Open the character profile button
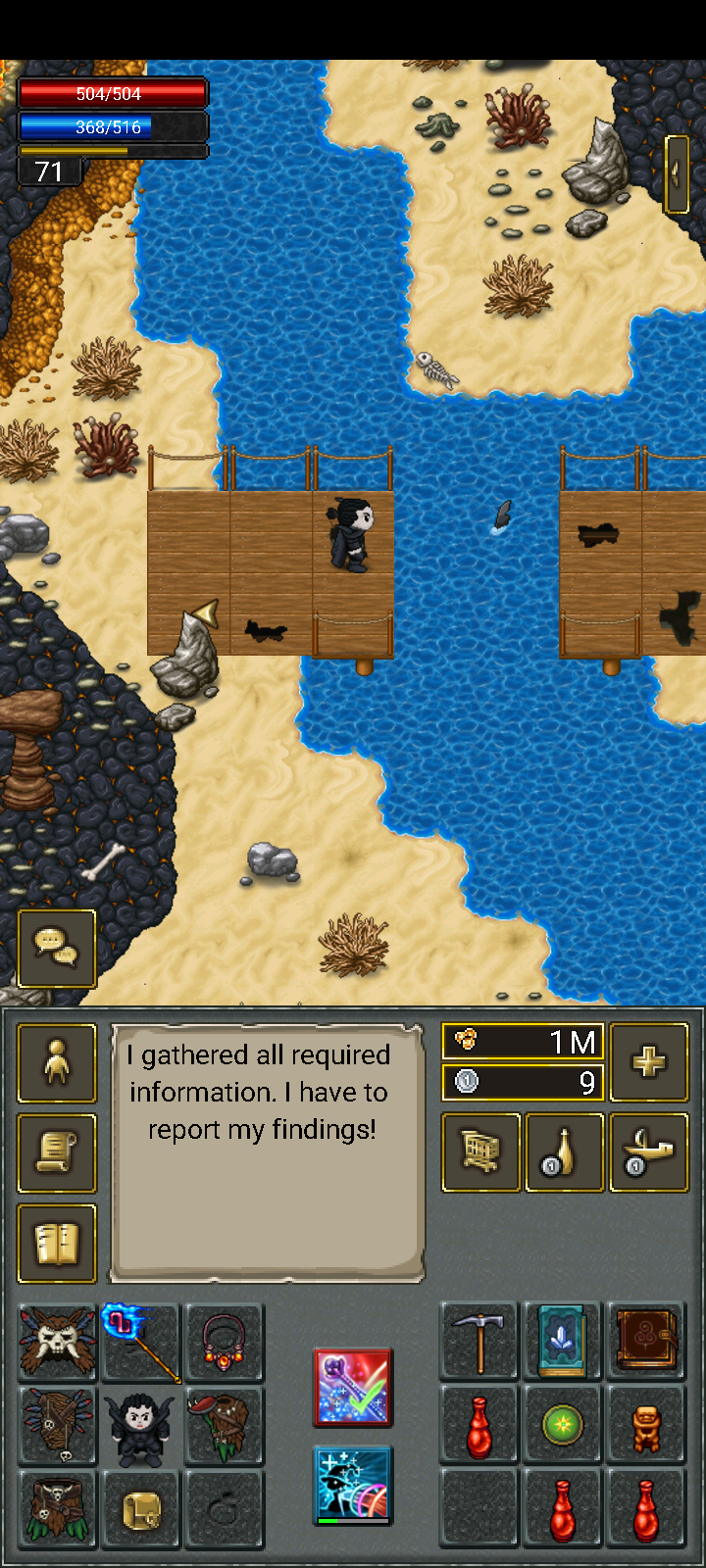706x1568 pixels. tap(57, 1063)
